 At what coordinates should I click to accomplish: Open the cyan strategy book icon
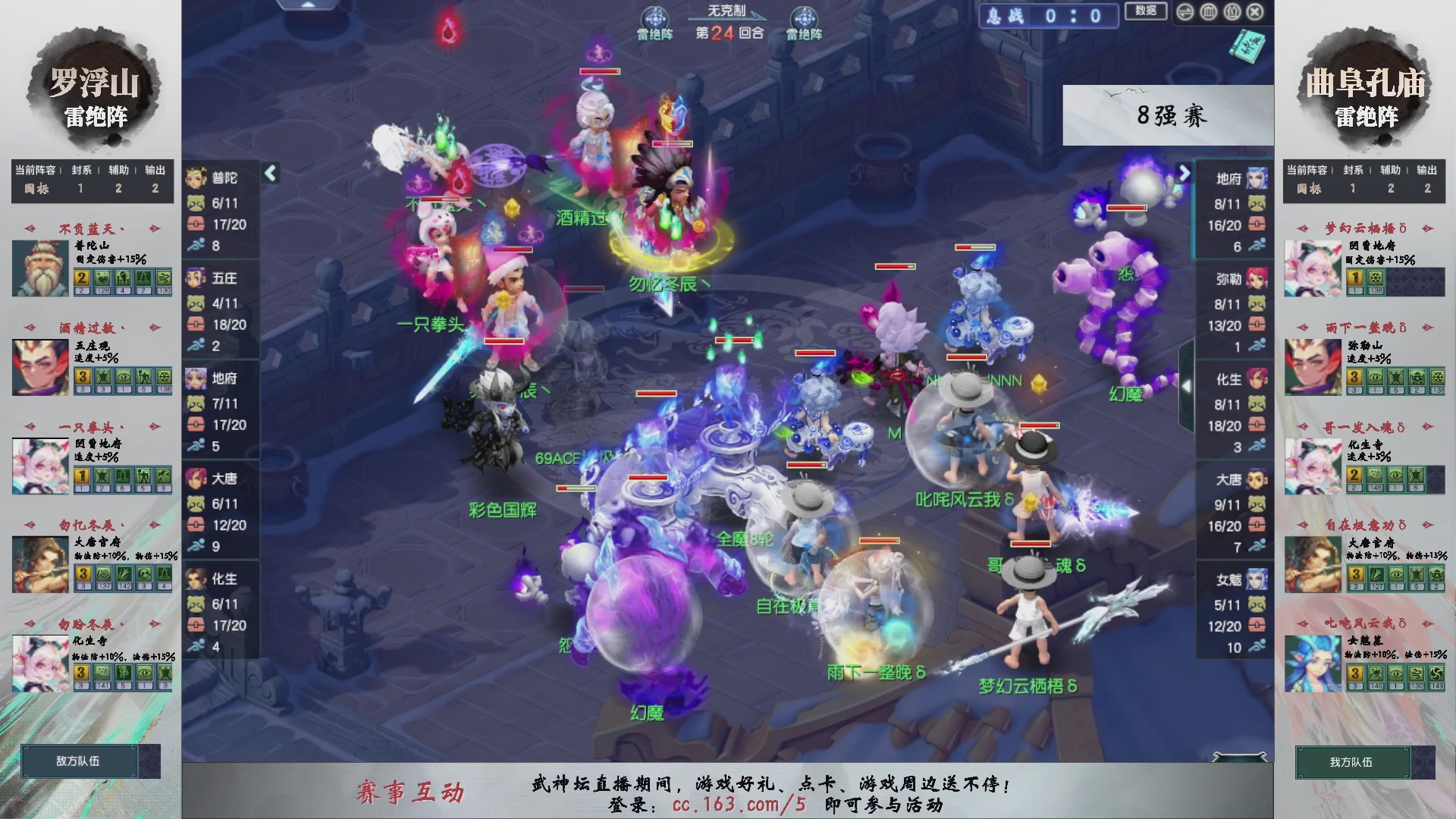point(1252,47)
